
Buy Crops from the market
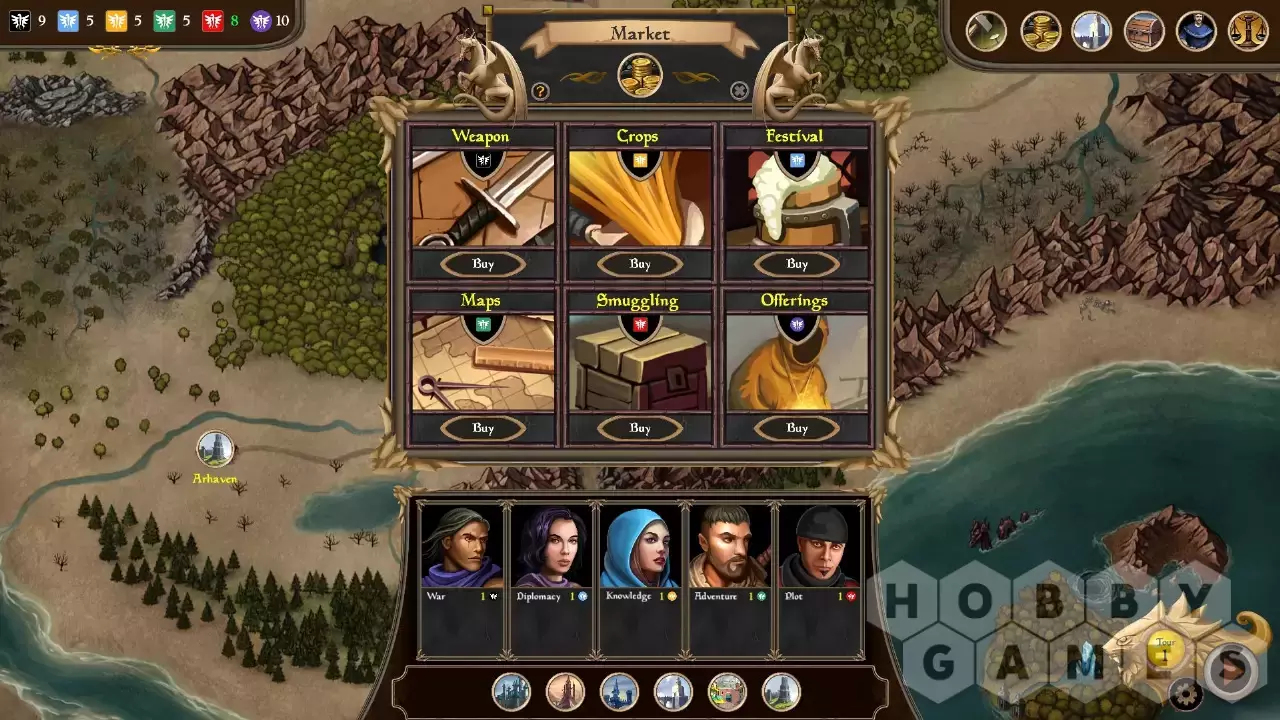tap(640, 264)
